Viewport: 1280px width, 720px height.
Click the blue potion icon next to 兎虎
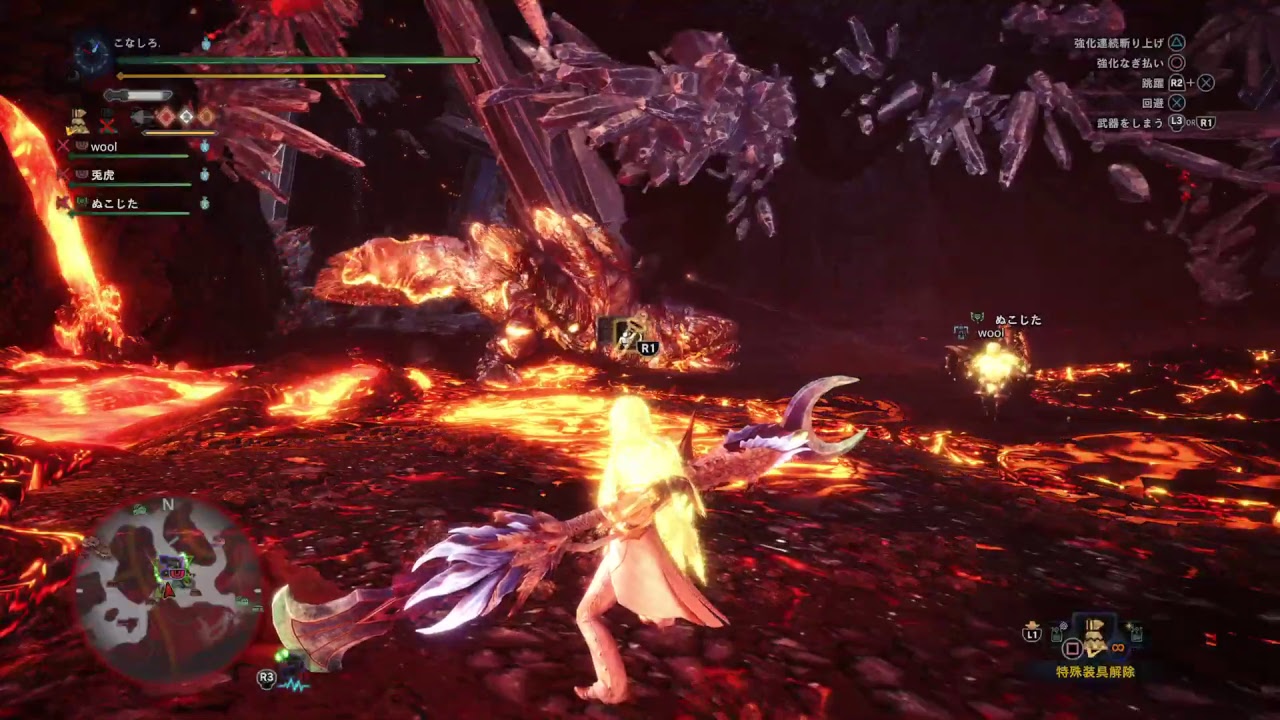204,175
